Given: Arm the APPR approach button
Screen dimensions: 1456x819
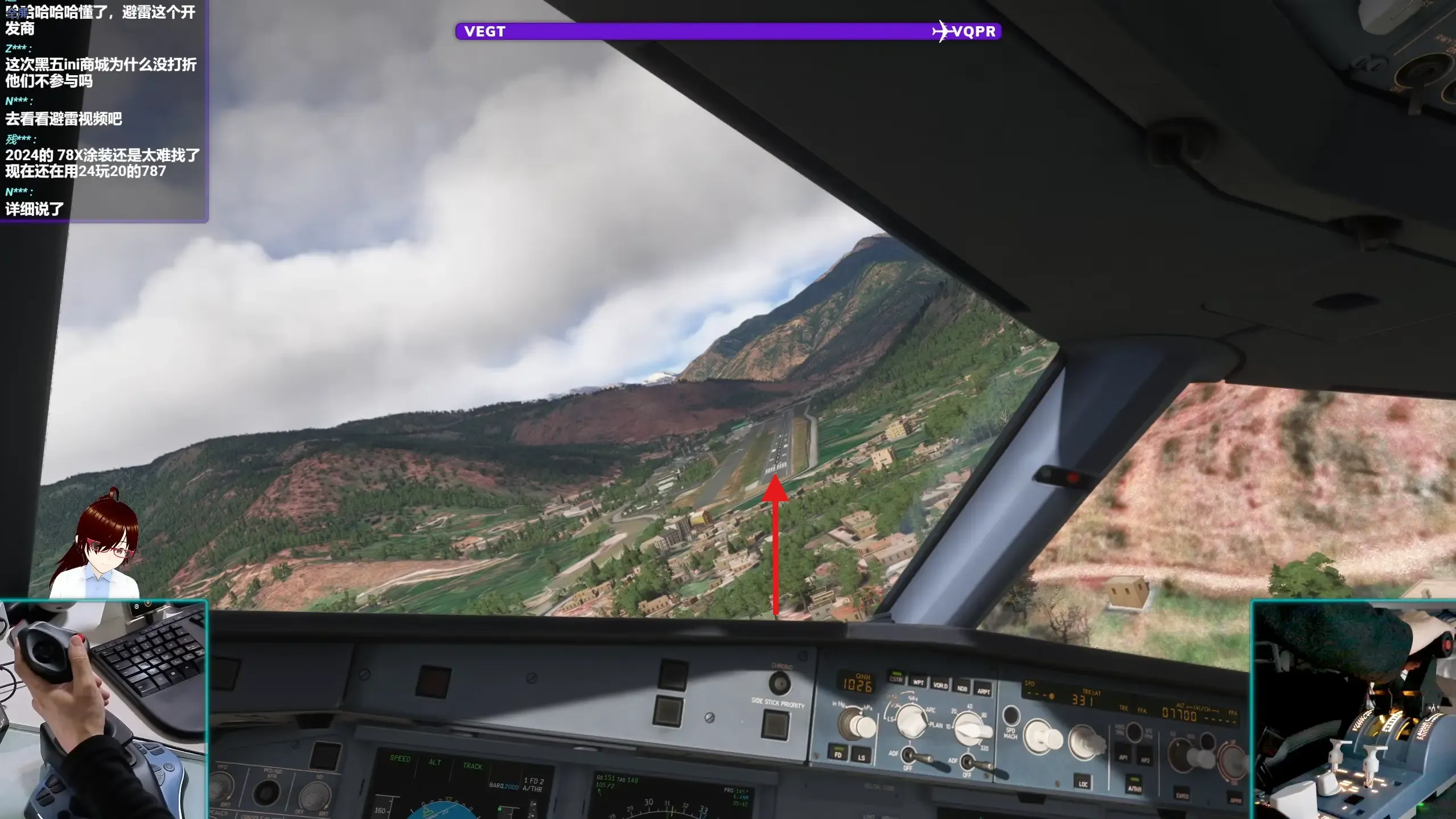Looking at the screenshot, I should (1235, 800).
